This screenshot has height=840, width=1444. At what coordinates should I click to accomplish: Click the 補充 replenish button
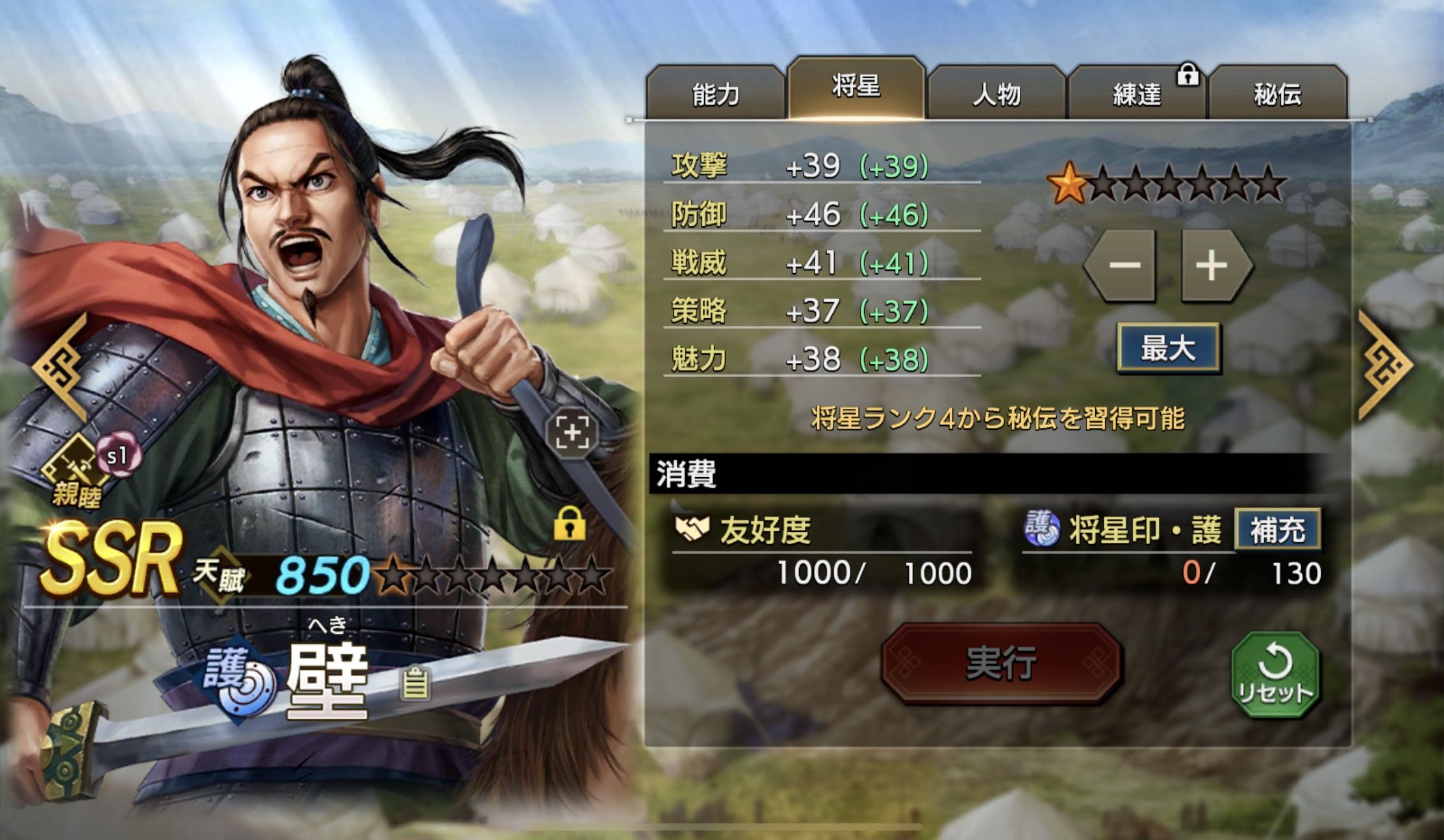click(x=1278, y=529)
